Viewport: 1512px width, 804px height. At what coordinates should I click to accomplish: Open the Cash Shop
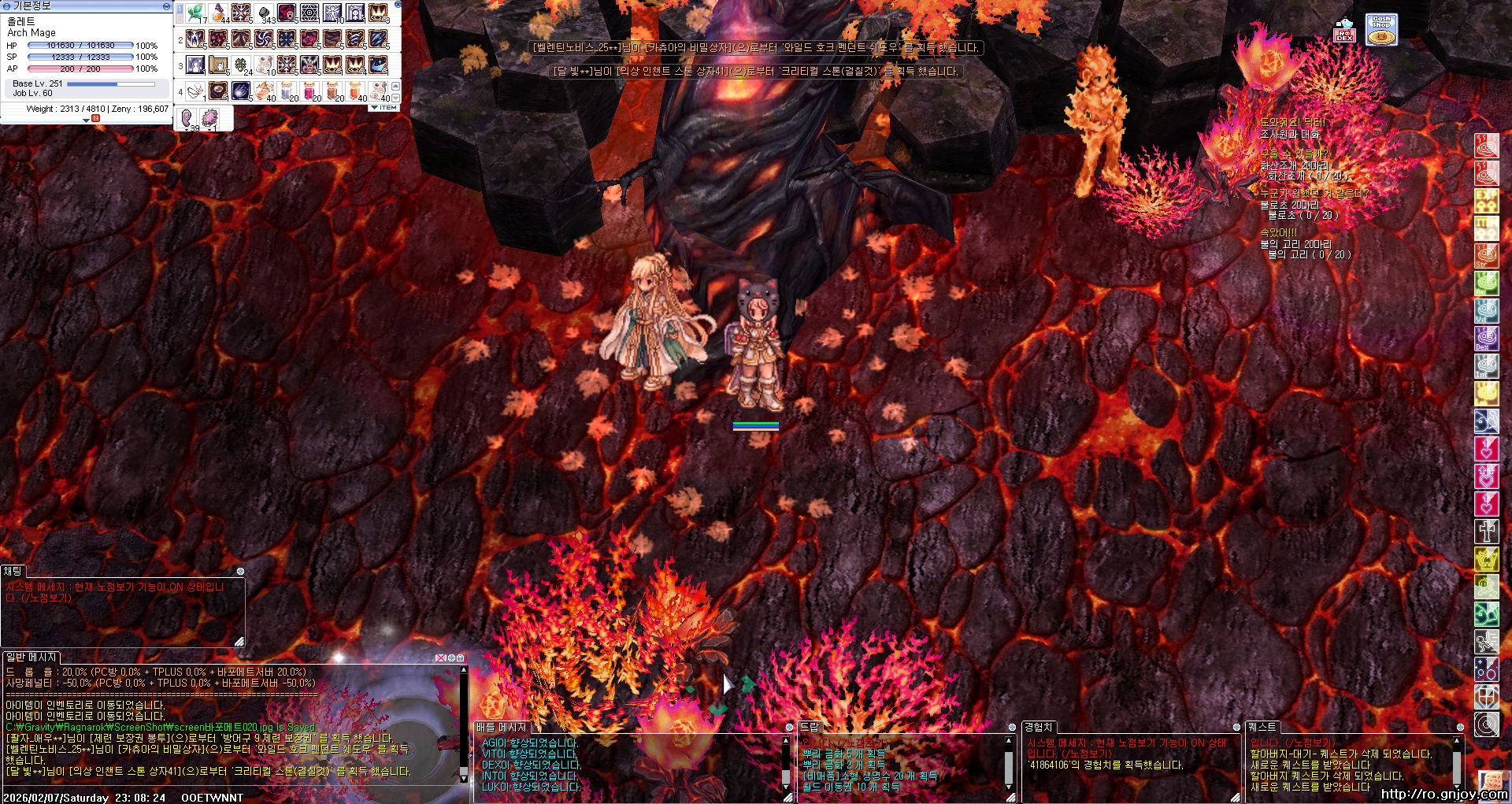[1381, 30]
